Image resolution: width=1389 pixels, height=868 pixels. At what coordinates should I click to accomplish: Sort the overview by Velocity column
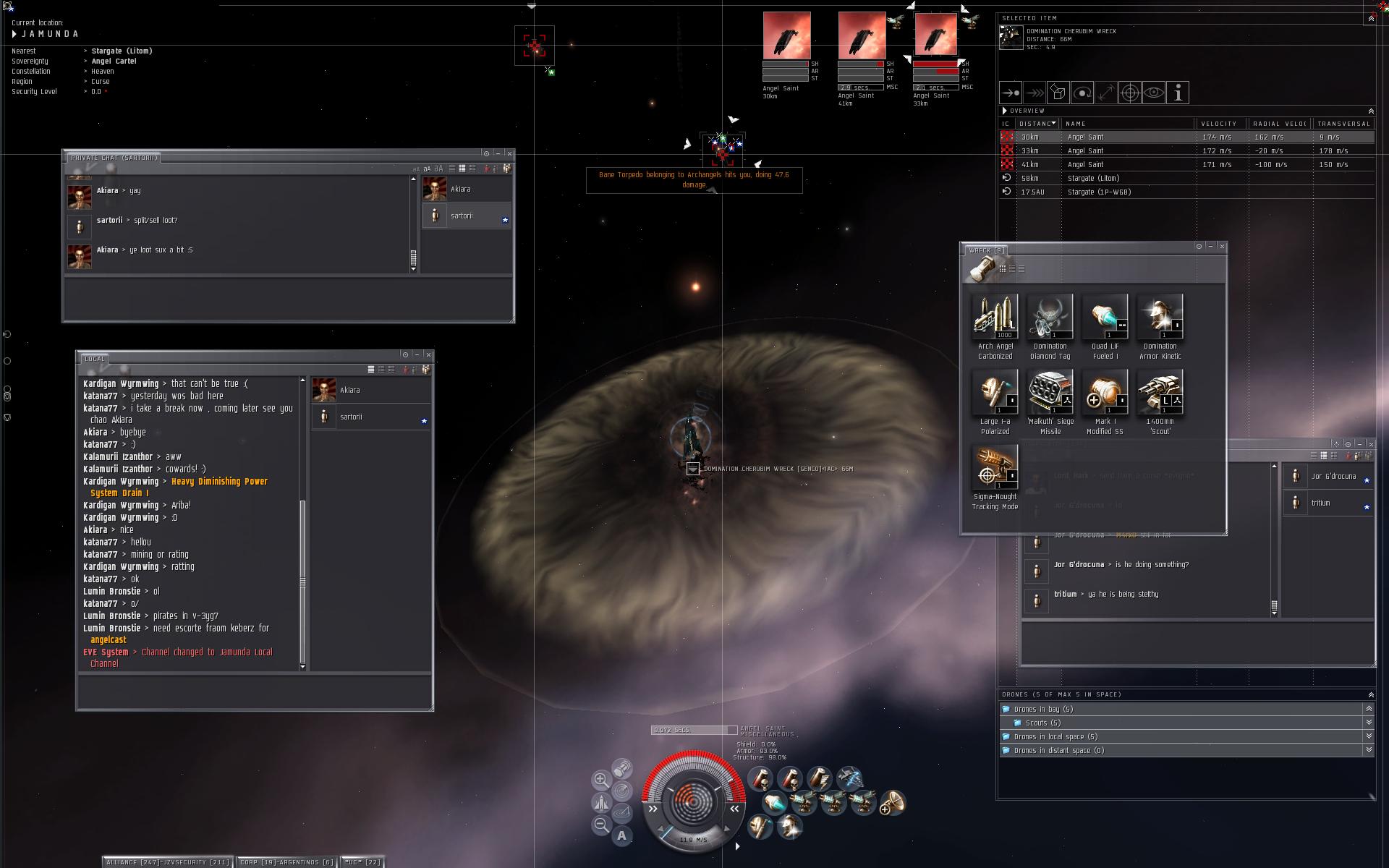click(x=1219, y=124)
